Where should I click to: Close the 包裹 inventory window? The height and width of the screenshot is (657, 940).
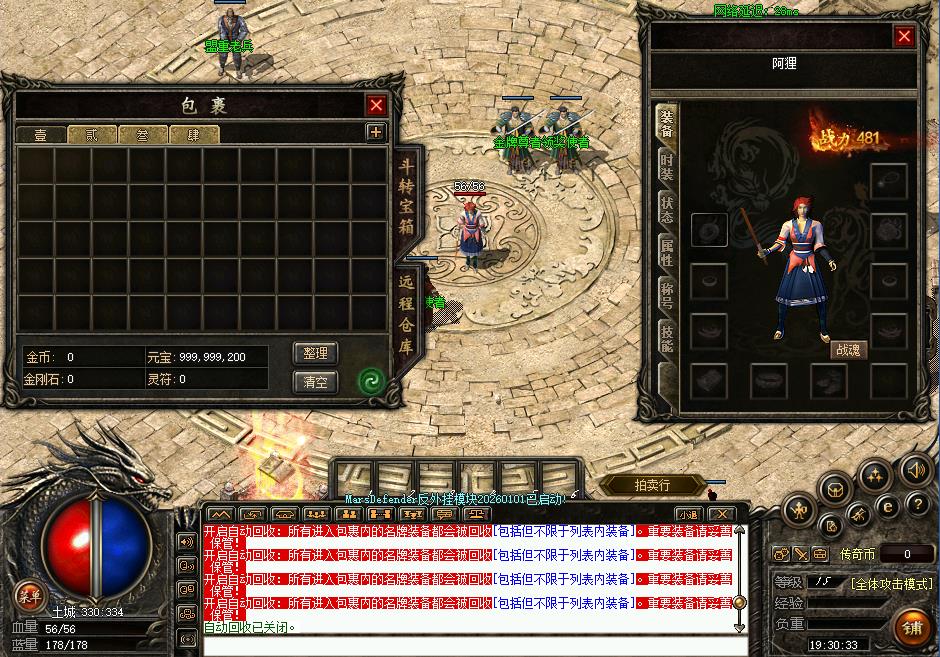coord(376,105)
